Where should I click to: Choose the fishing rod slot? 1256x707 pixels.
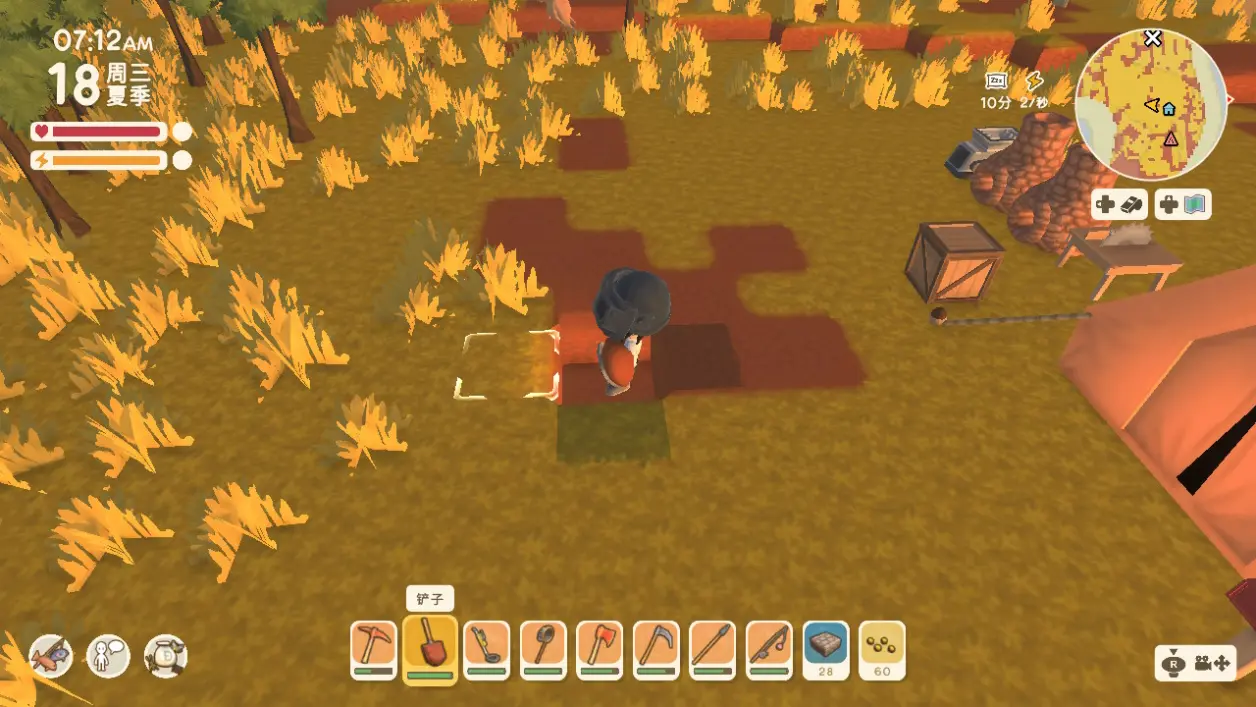(x=769, y=649)
